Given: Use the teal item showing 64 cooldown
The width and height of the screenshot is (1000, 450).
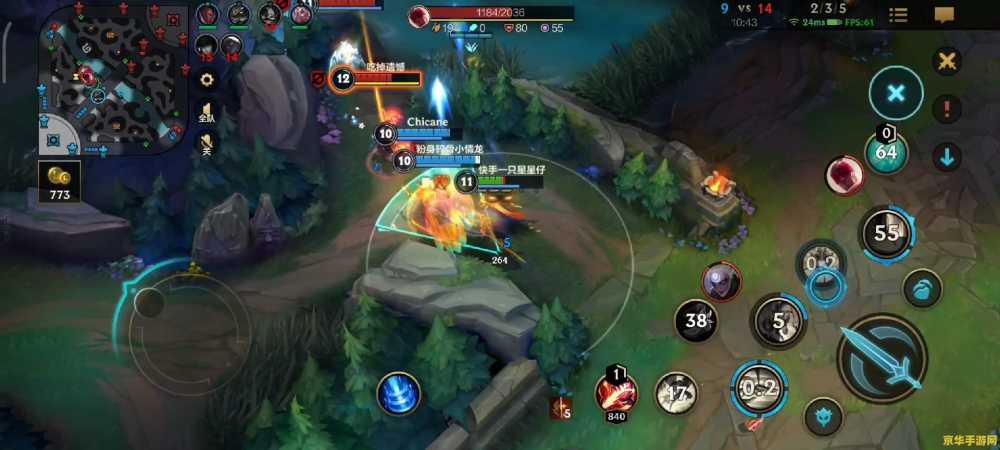Looking at the screenshot, I should click(886, 152).
